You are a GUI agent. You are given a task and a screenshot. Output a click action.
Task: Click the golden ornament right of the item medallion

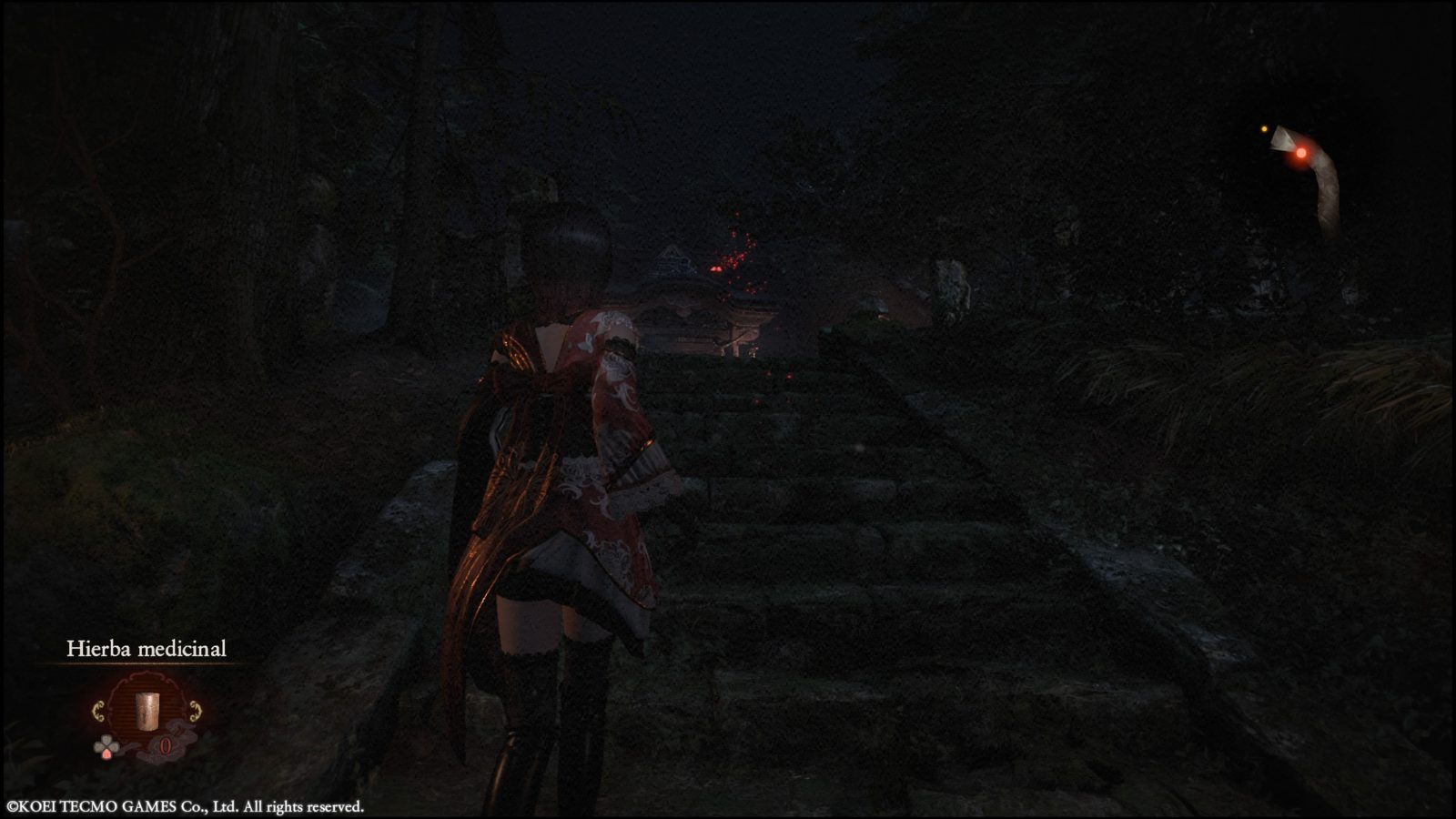195,711
